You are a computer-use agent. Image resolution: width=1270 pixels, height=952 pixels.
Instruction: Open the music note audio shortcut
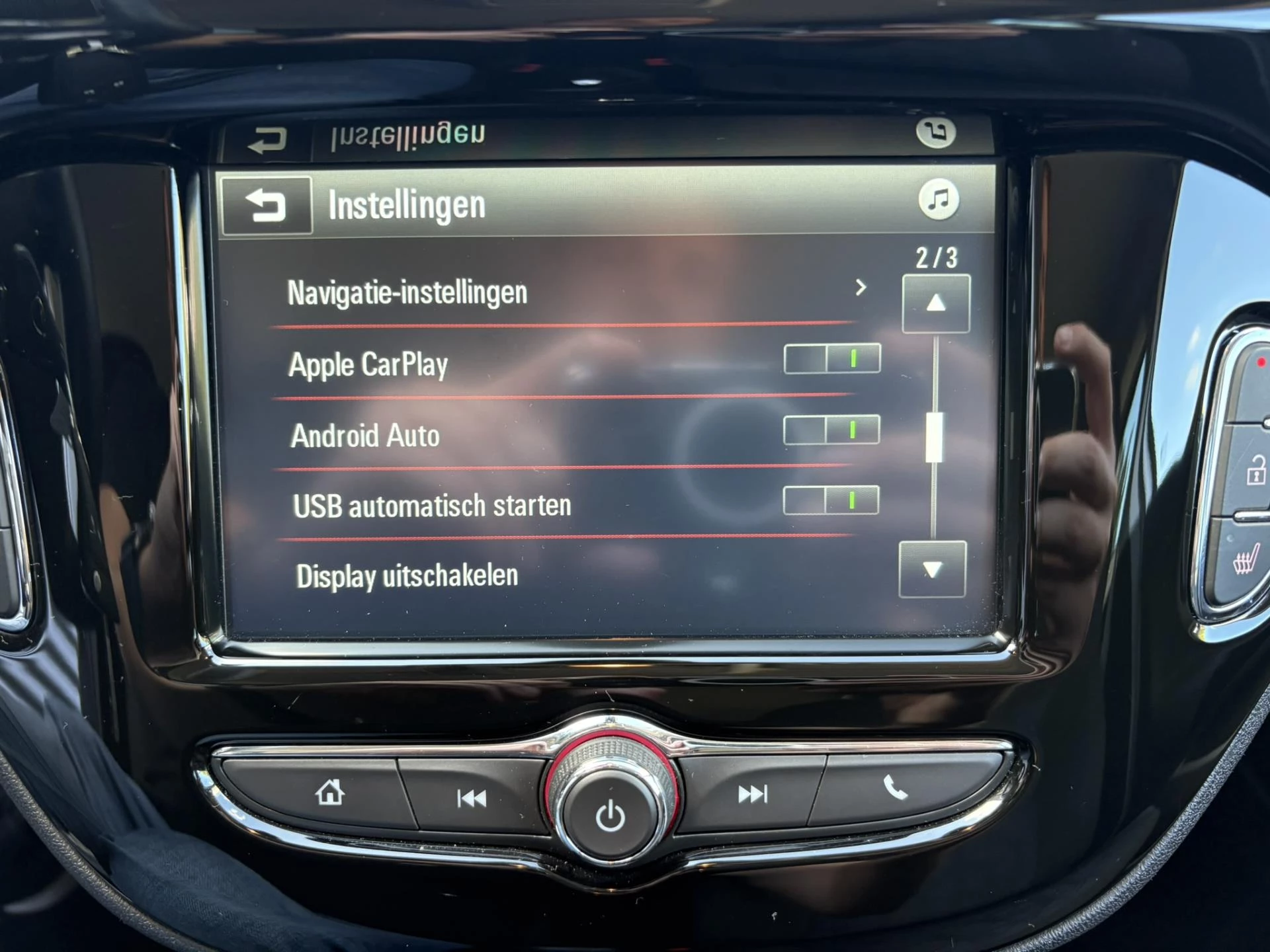[x=939, y=200]
